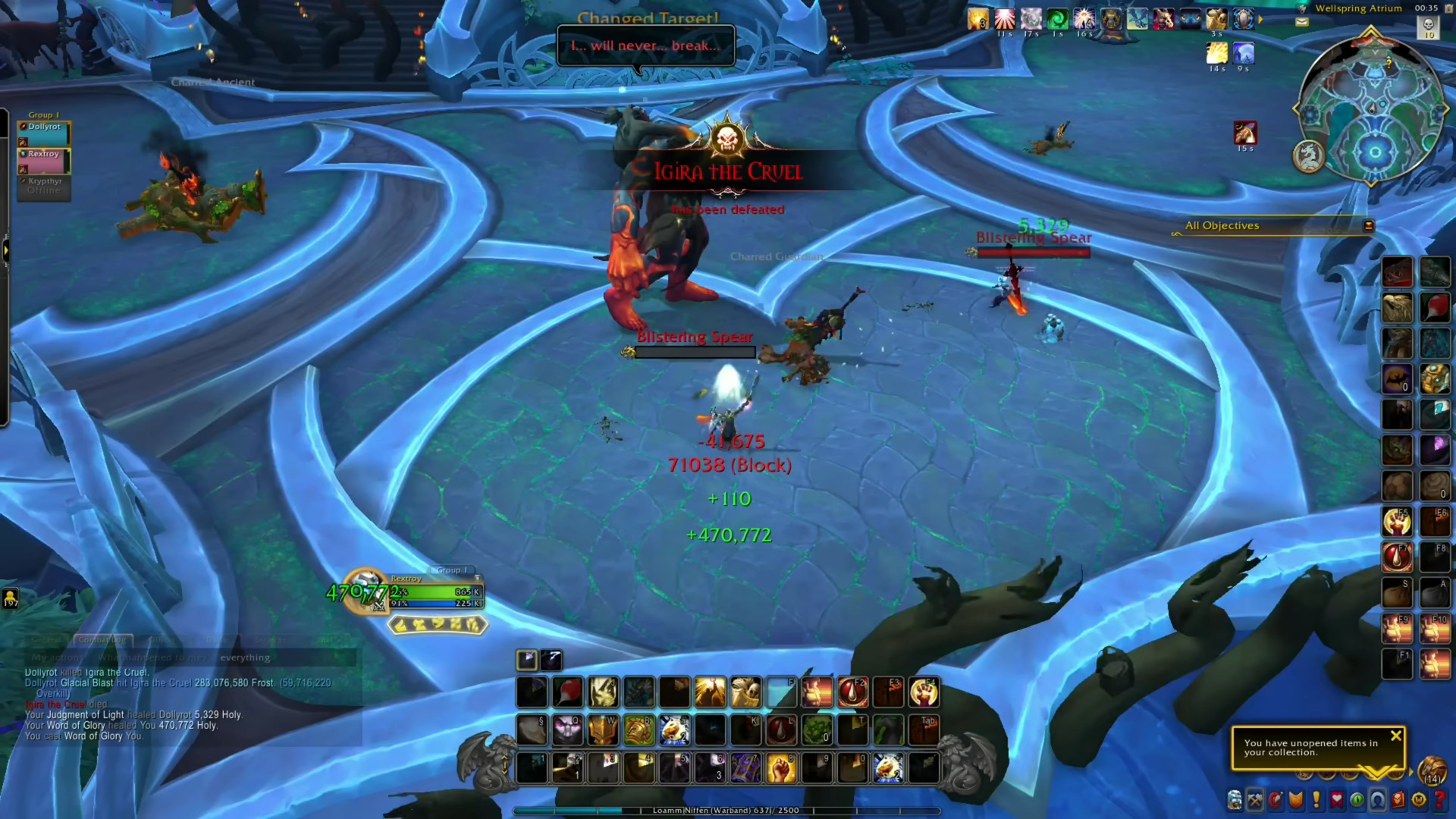Screen dimensions: 1456x819
Task: Open the main backpack bag
Action: [x=1432, y=769]
